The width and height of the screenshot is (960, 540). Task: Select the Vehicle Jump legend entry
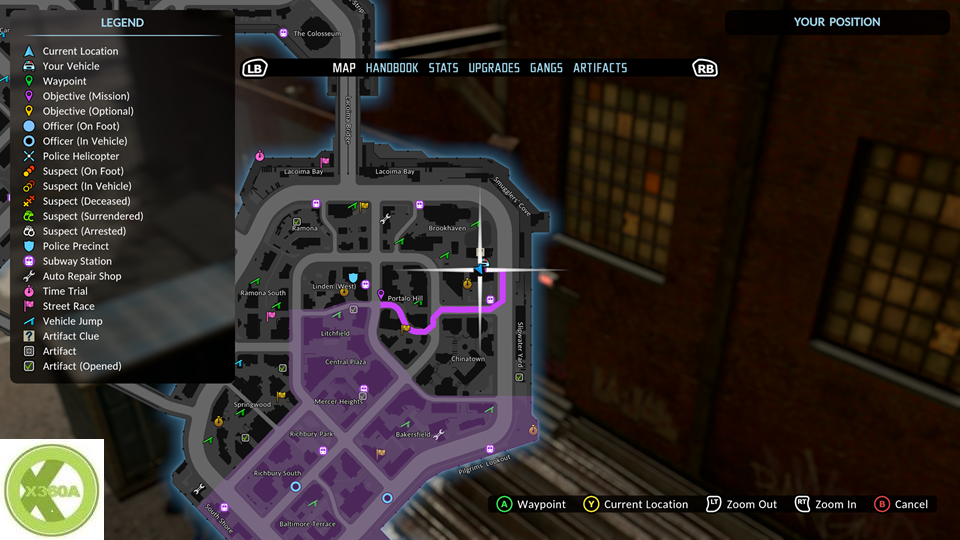72,321
